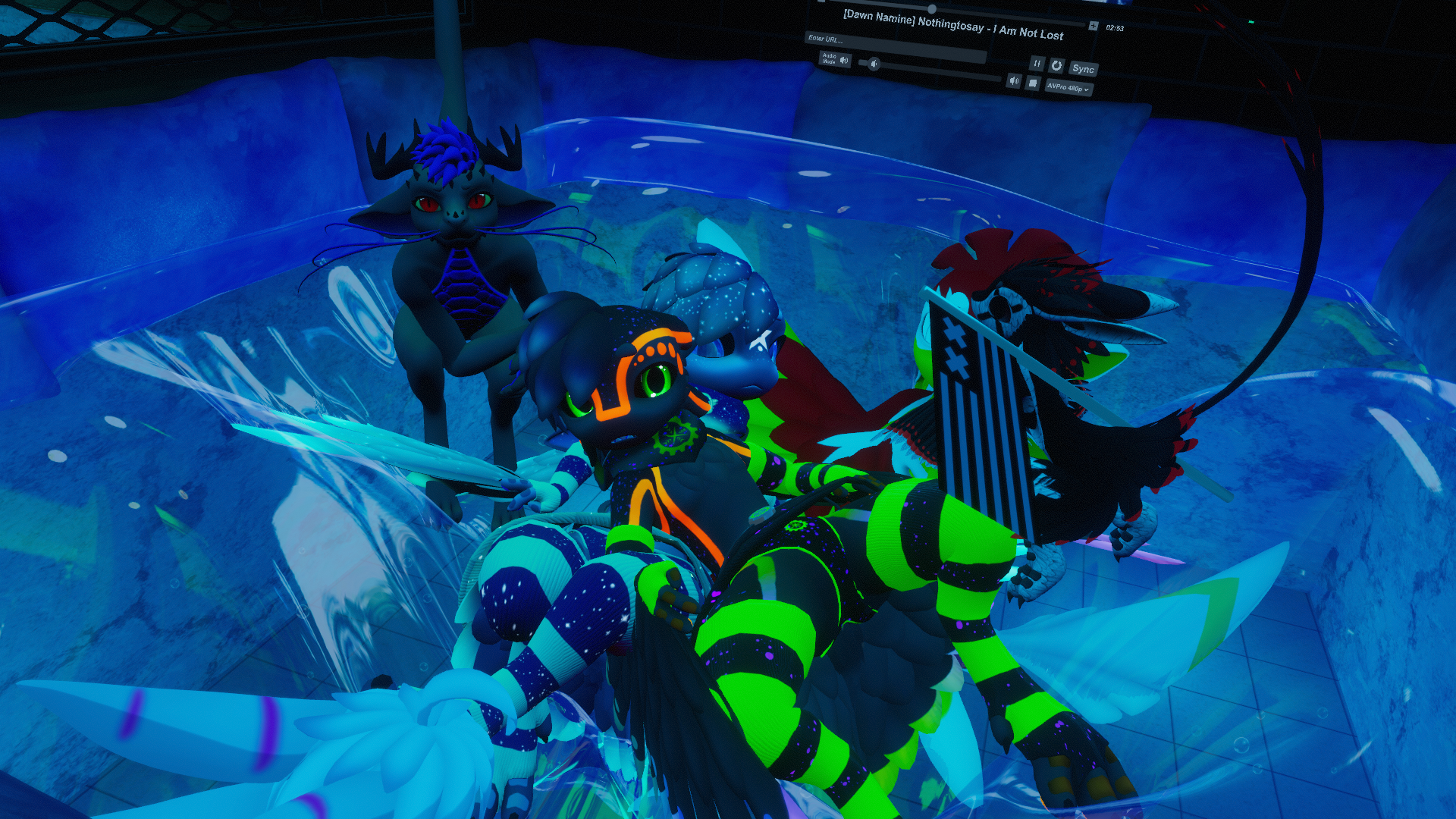Click the plus button beside the timer
The width and height of the screenshot is (1456, 819).
click(x=1093, y=26)
